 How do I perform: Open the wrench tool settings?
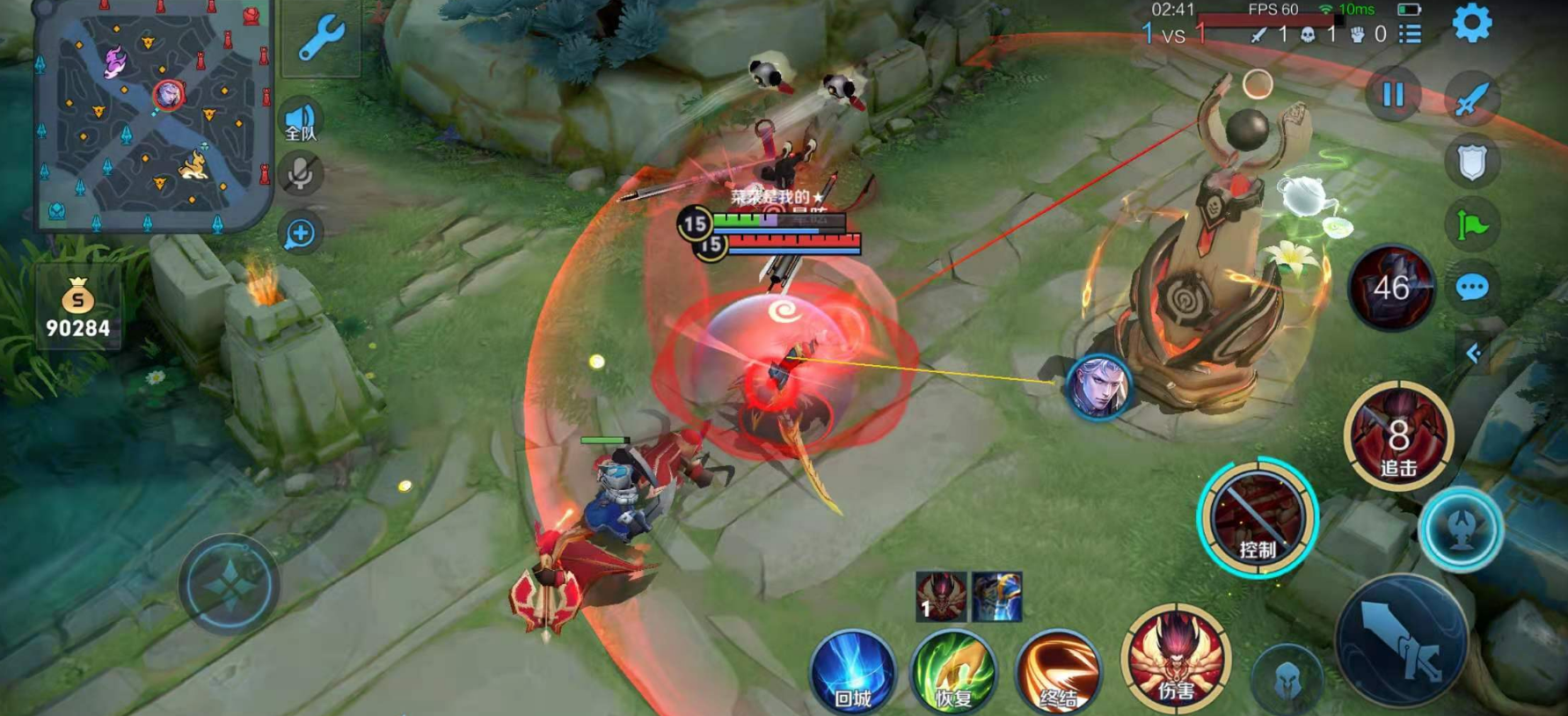(321, 39)
